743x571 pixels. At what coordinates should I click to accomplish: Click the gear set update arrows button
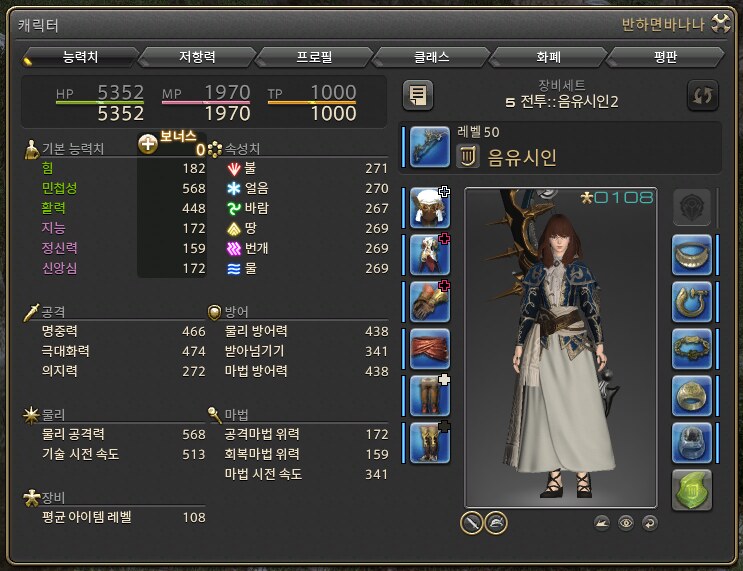703,96
